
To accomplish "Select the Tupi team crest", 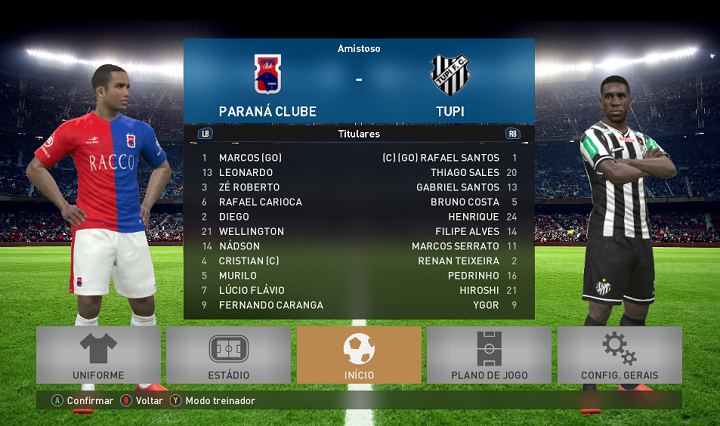I will point(450,74).
